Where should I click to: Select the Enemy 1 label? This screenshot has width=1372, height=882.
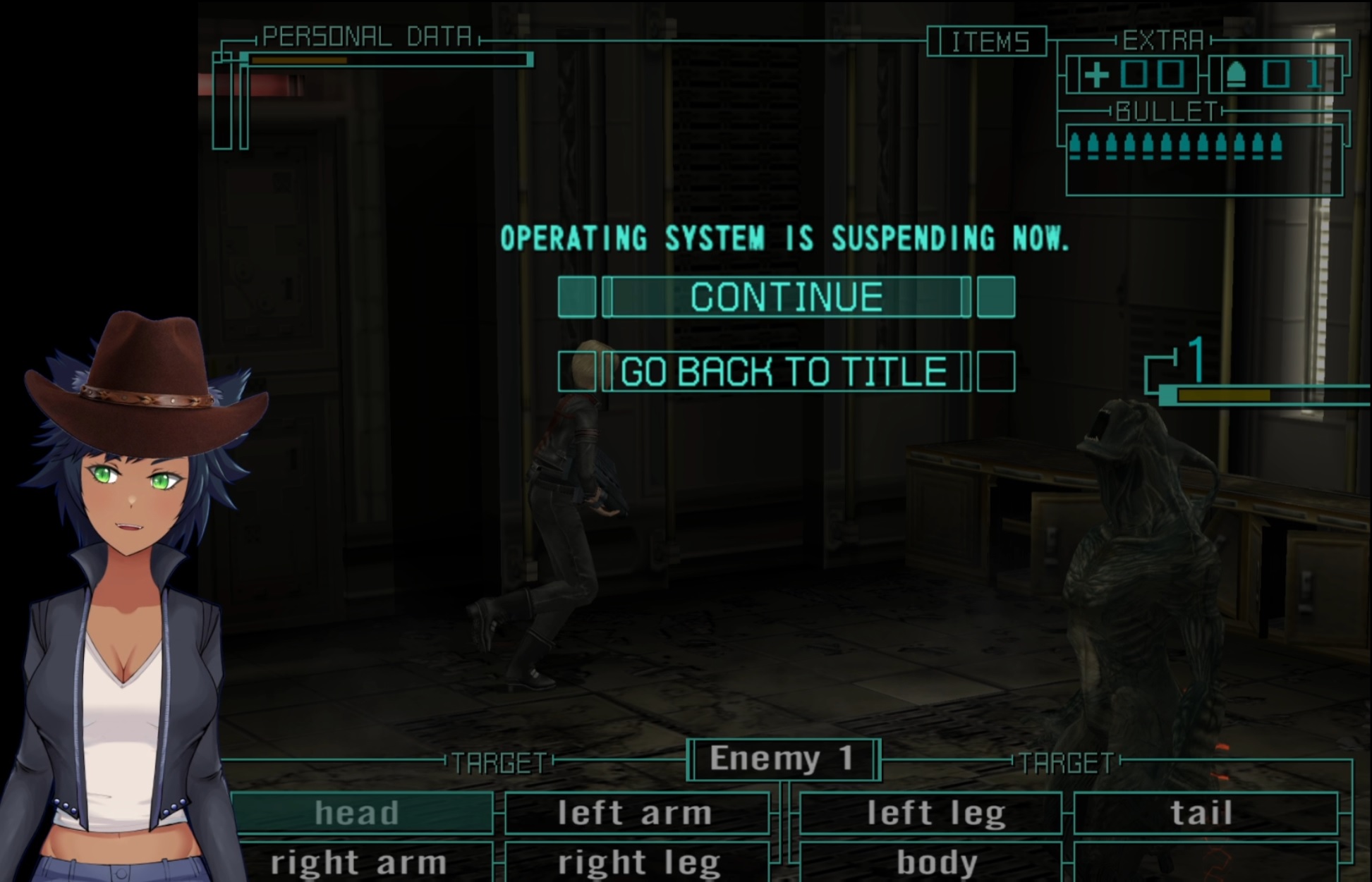pyautogui.click(x=783, y=759)
